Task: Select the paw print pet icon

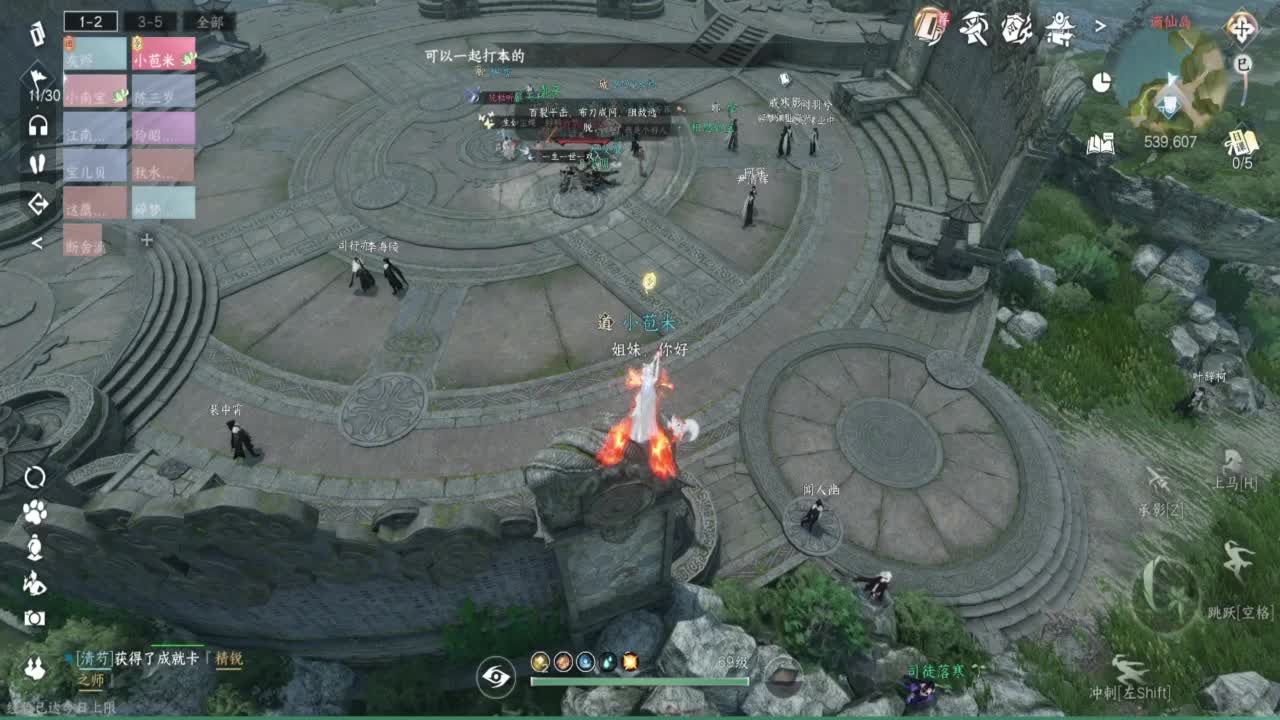Action: [35, 512]
